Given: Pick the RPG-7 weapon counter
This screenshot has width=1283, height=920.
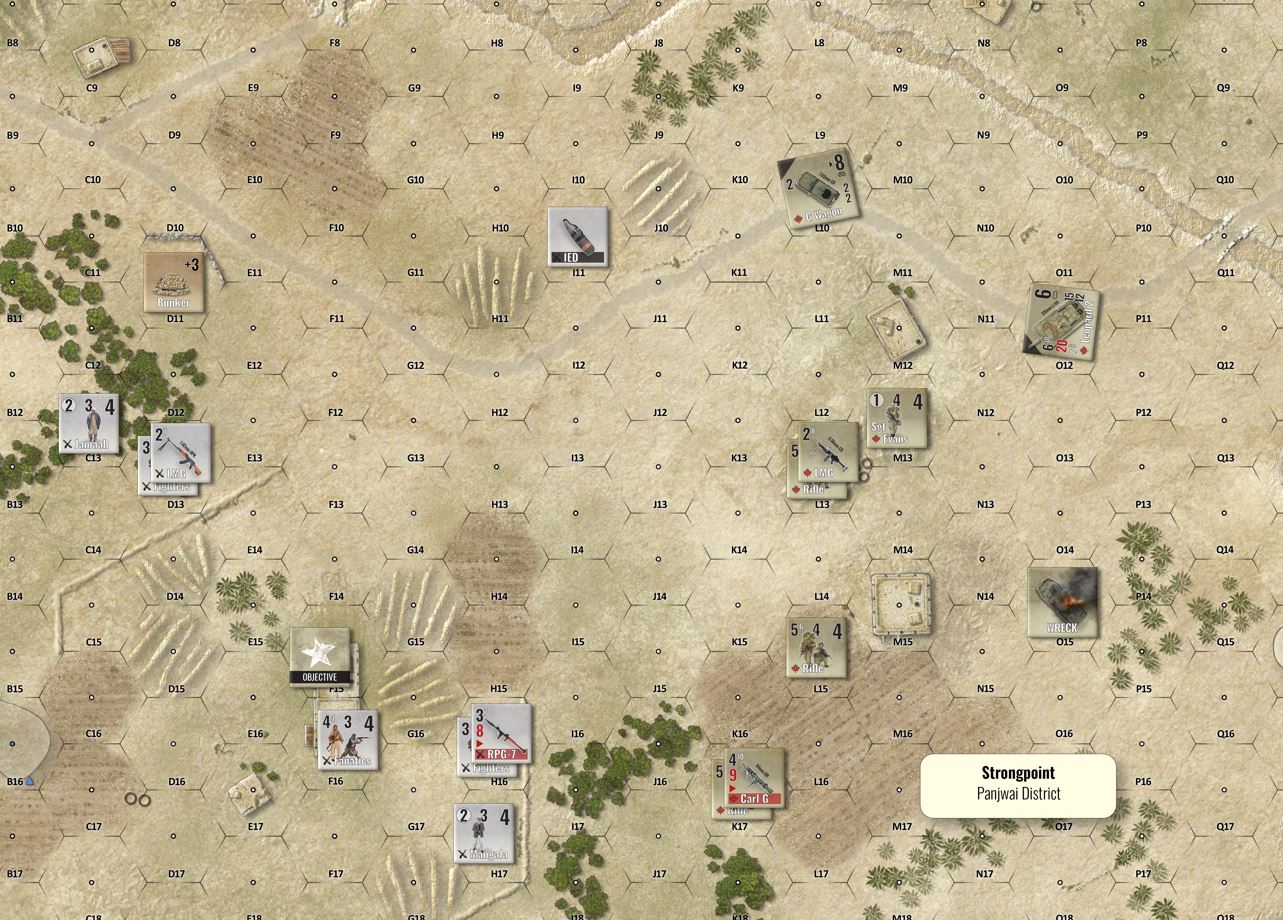Looking at the screenshot, I should (x=501, y=733).
